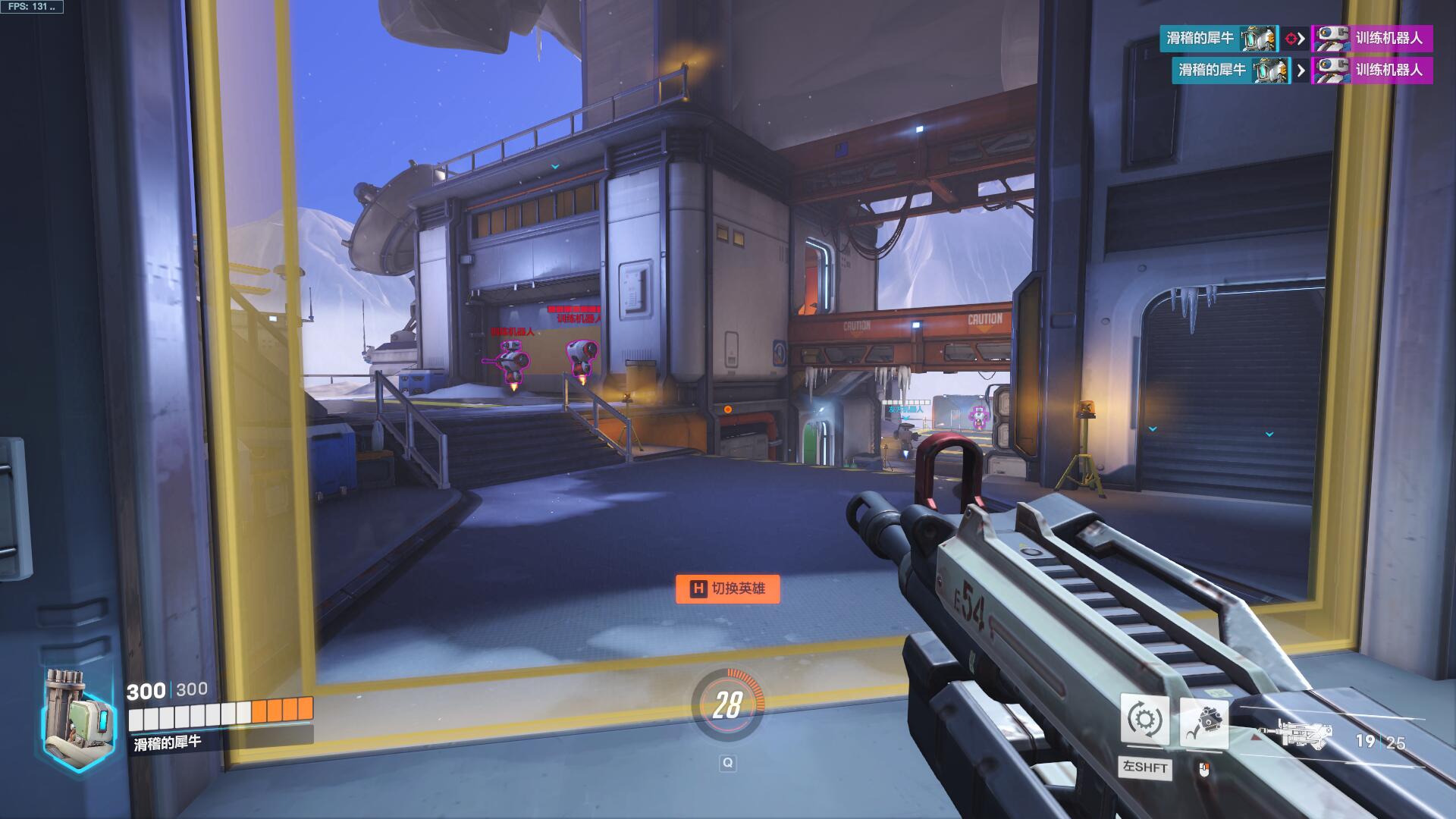Activate the Reconfigure gear ability icon
The width and height of the screenshot is (1456, 819).
[1144, 719]
